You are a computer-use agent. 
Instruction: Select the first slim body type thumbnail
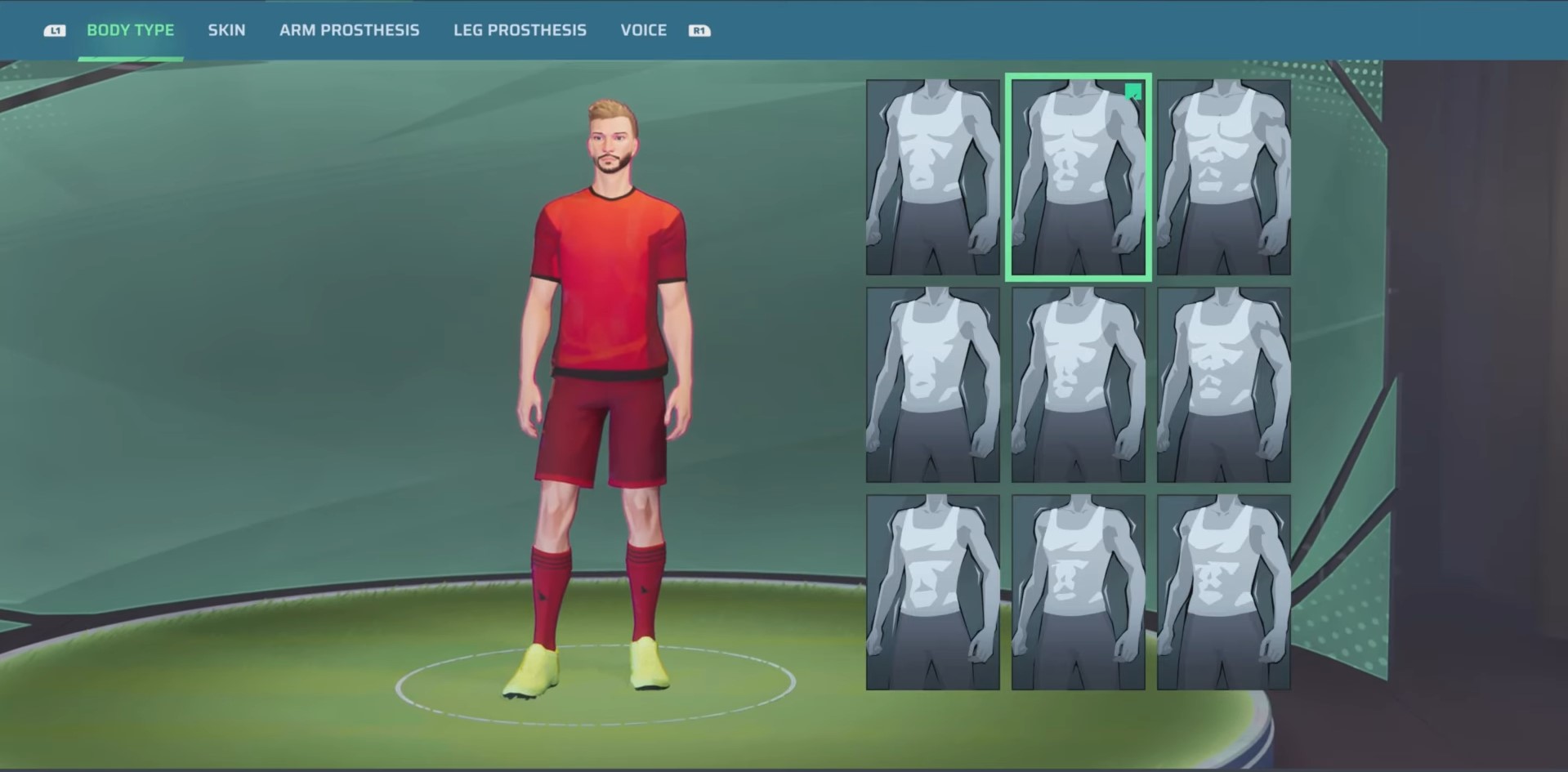tap(931, 176)
